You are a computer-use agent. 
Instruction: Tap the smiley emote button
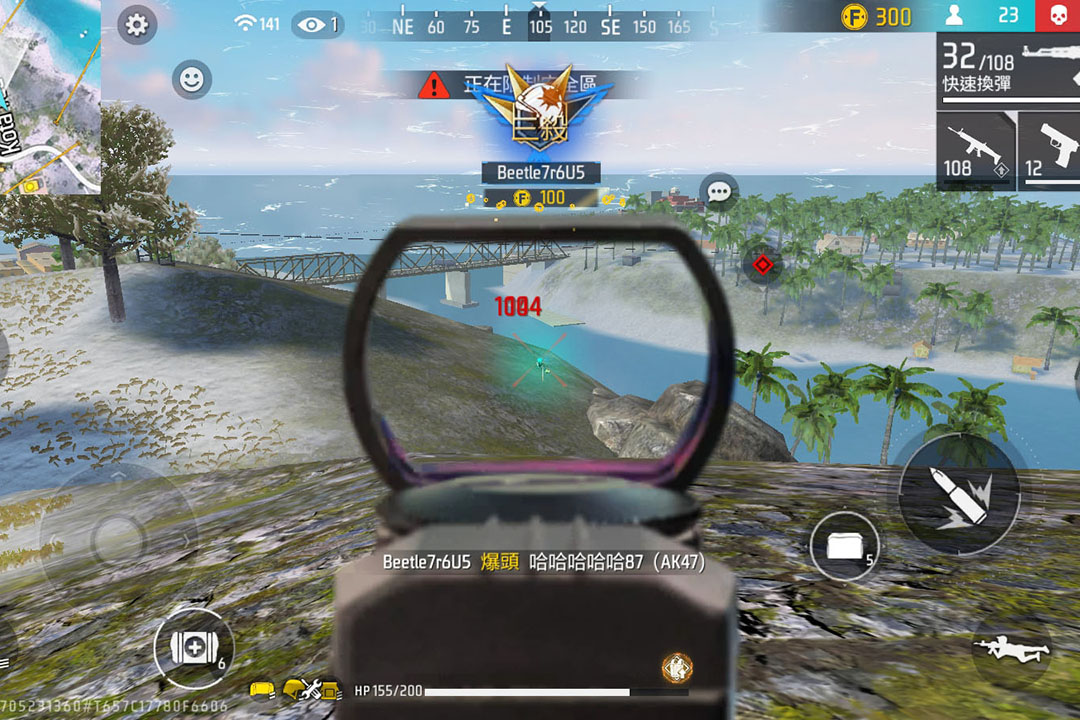pos(191,79)
